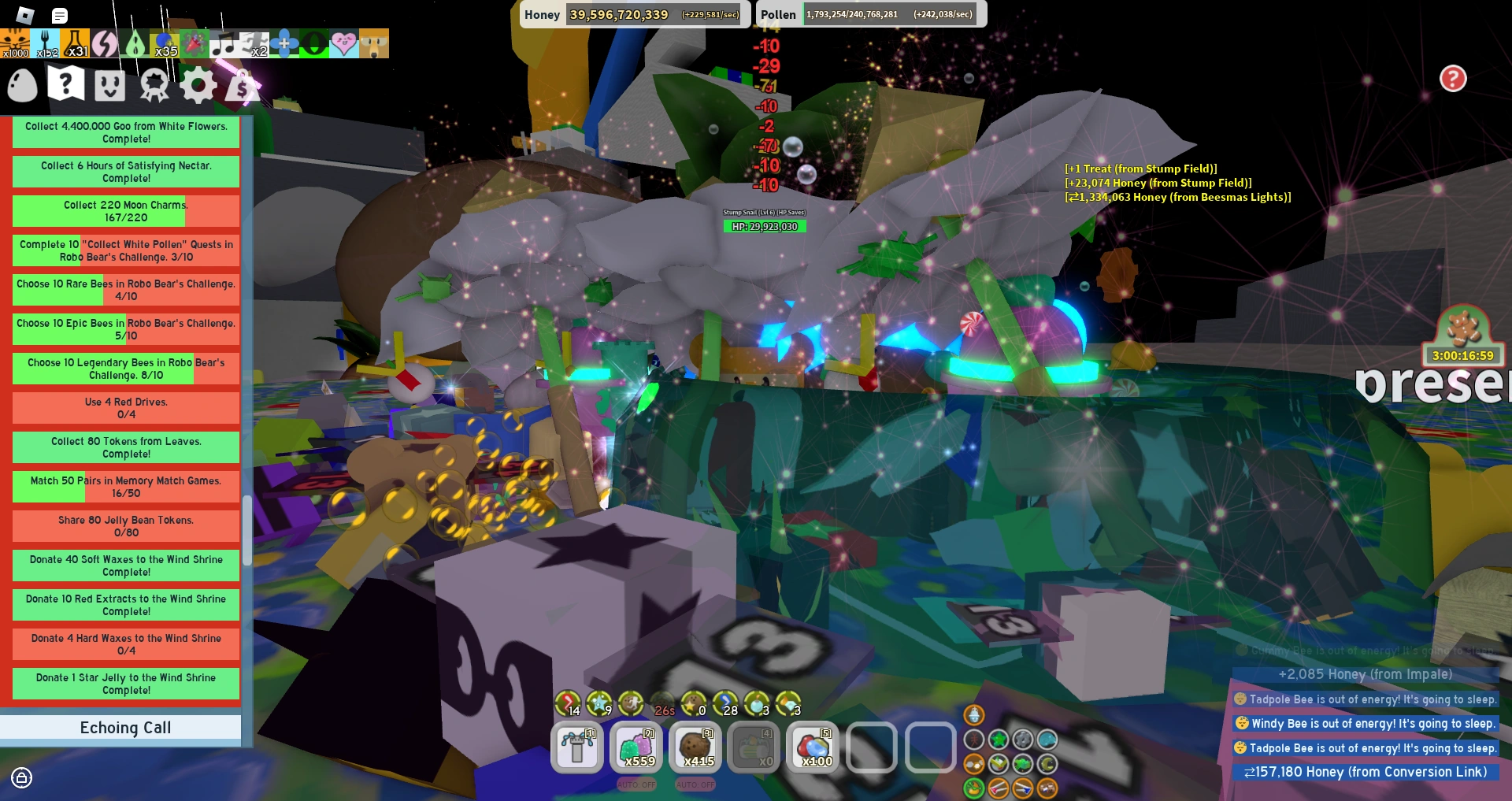Open the Roblox chat window
Screen dimensions: 1512x801
61,16
